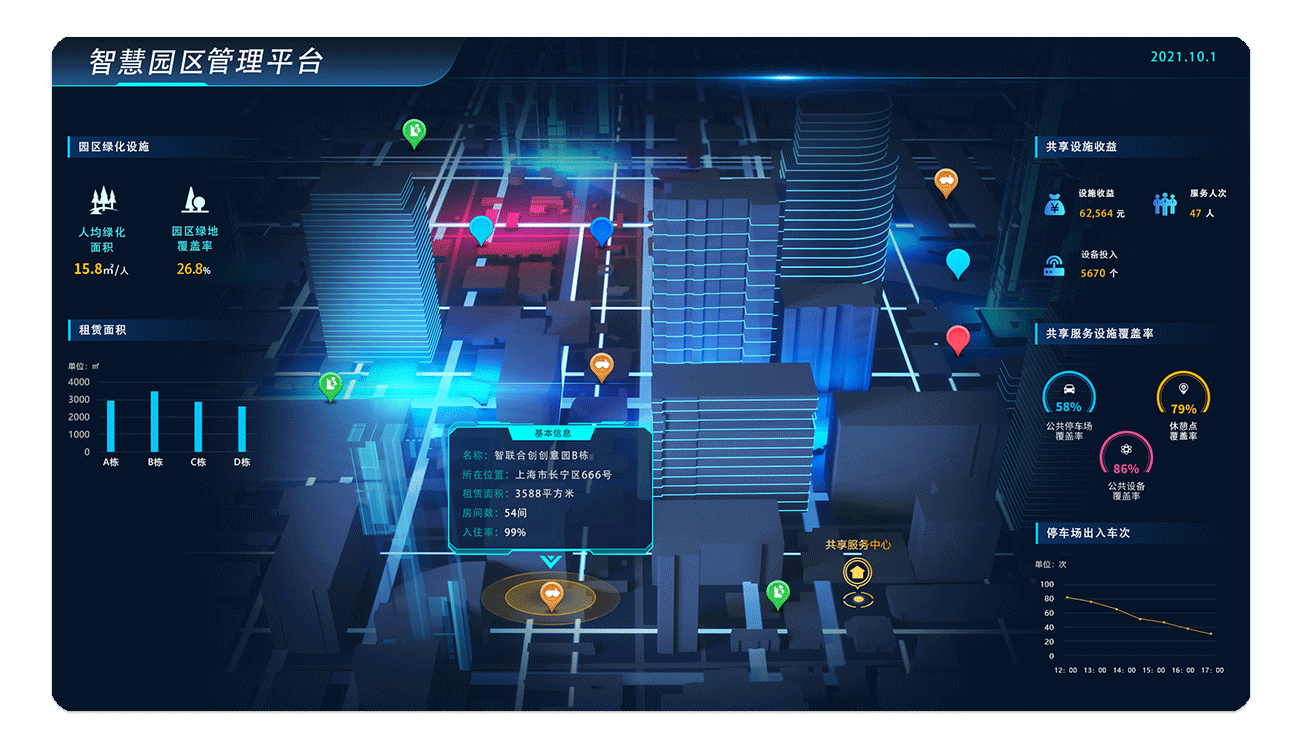Screen dimensions: 1300x750
Task: Click the money bag icon beside 设施收益
Action: click(x=1053, y=205)
